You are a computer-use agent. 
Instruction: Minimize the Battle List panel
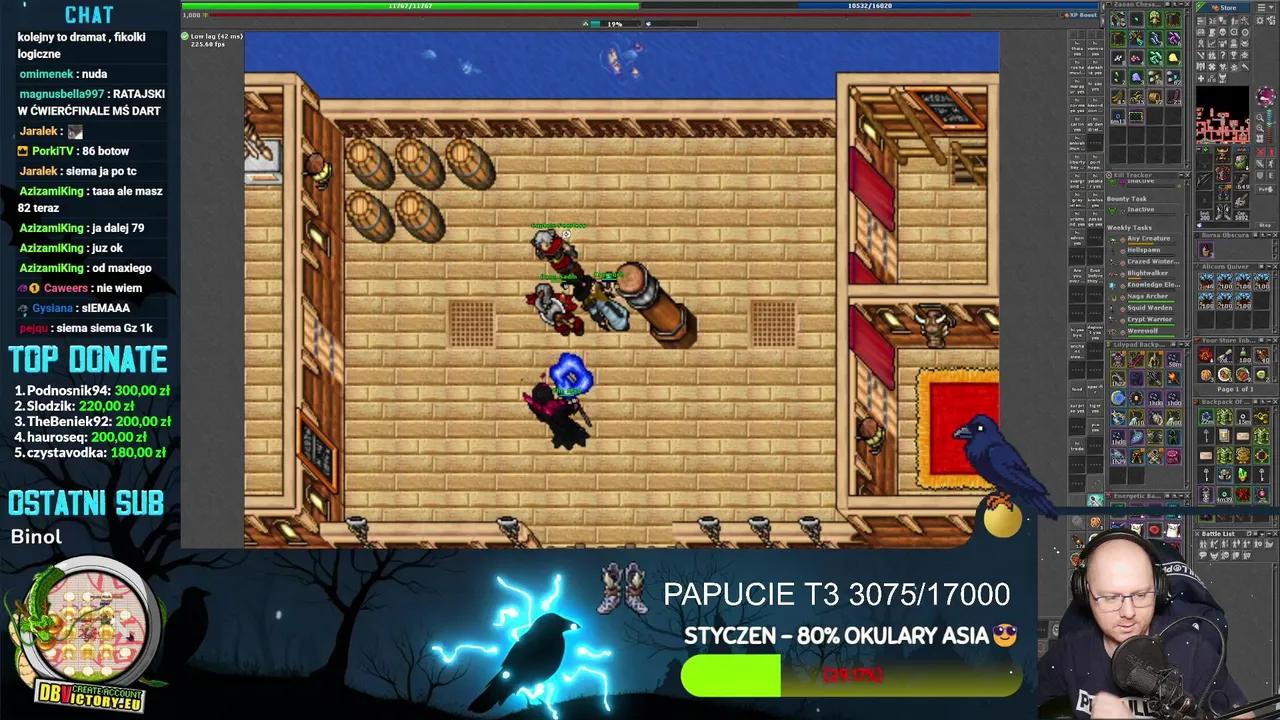pos(1269,534)
